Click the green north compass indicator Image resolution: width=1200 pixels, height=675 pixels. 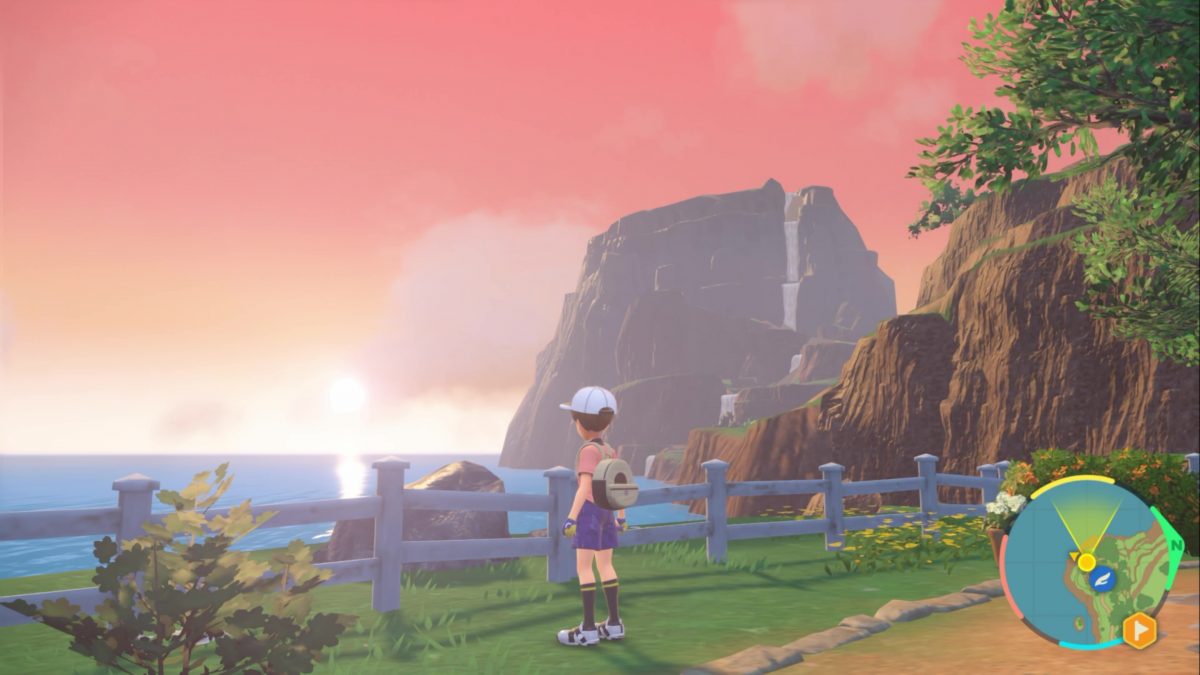(x=1176, y=545)
